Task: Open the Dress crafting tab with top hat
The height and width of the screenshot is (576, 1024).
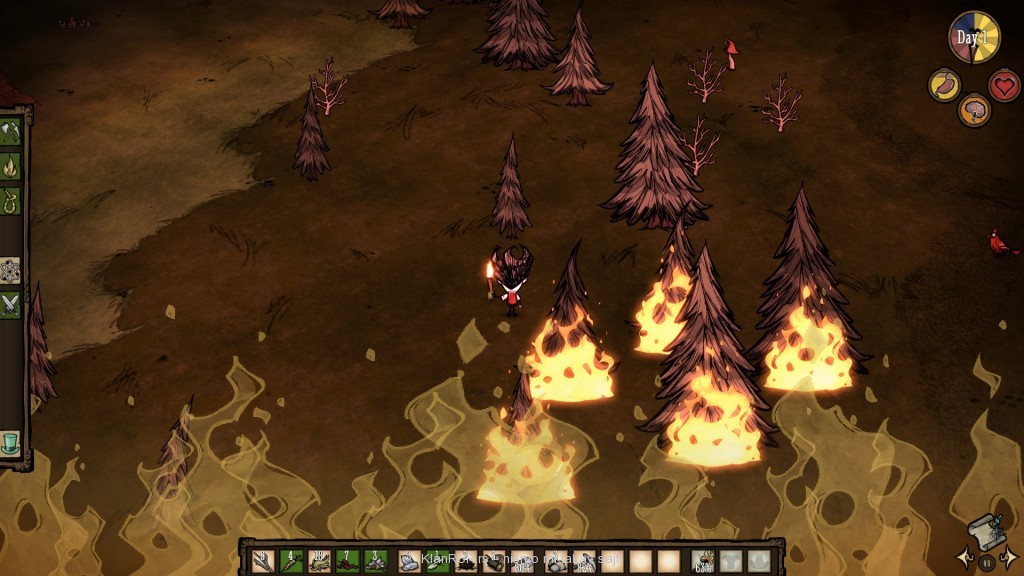Action: [x=11, y=441]
